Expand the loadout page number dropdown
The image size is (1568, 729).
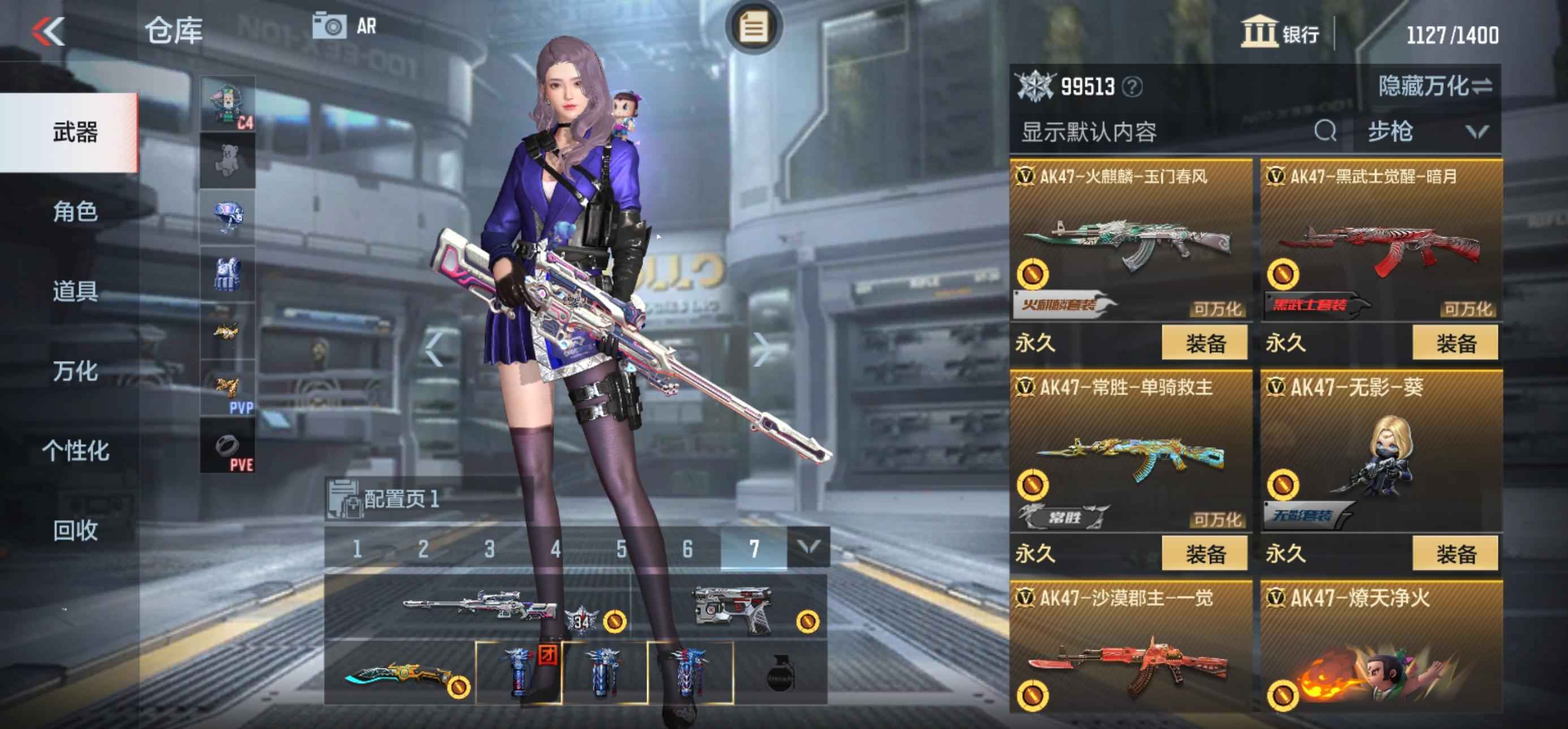(x=808, y=548)
